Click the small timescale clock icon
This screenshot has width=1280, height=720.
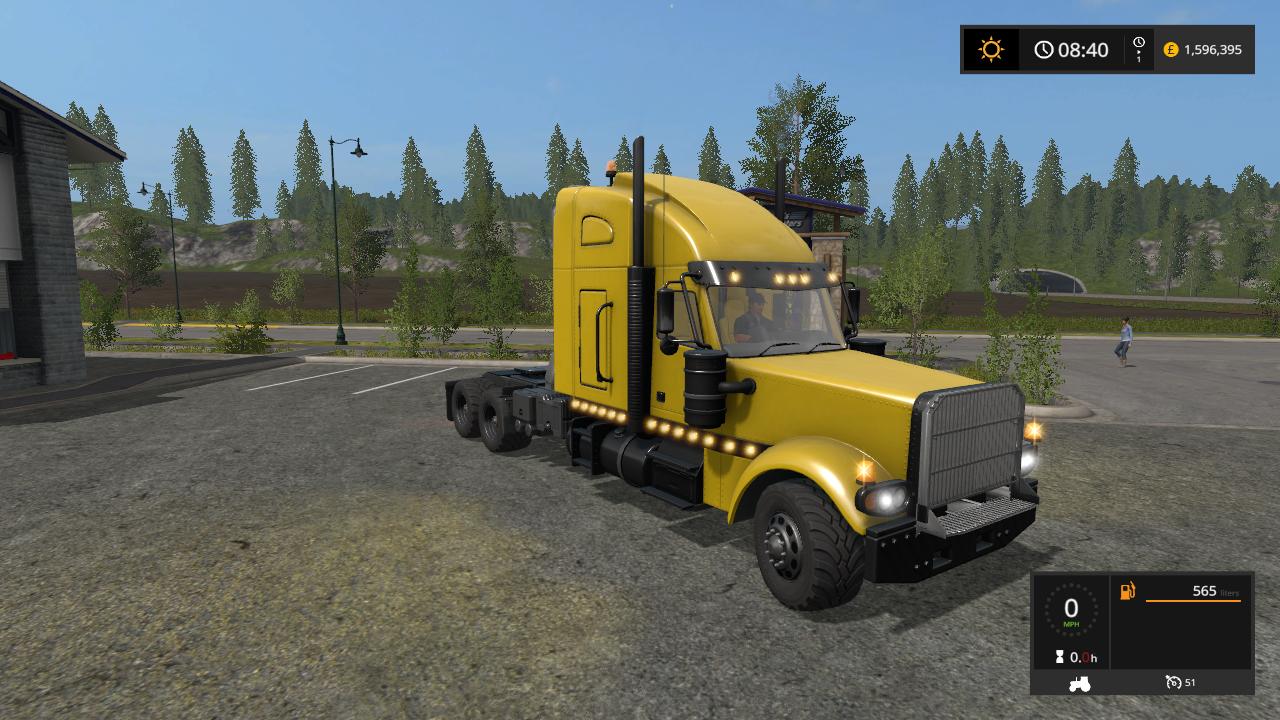pos(1138,43)
